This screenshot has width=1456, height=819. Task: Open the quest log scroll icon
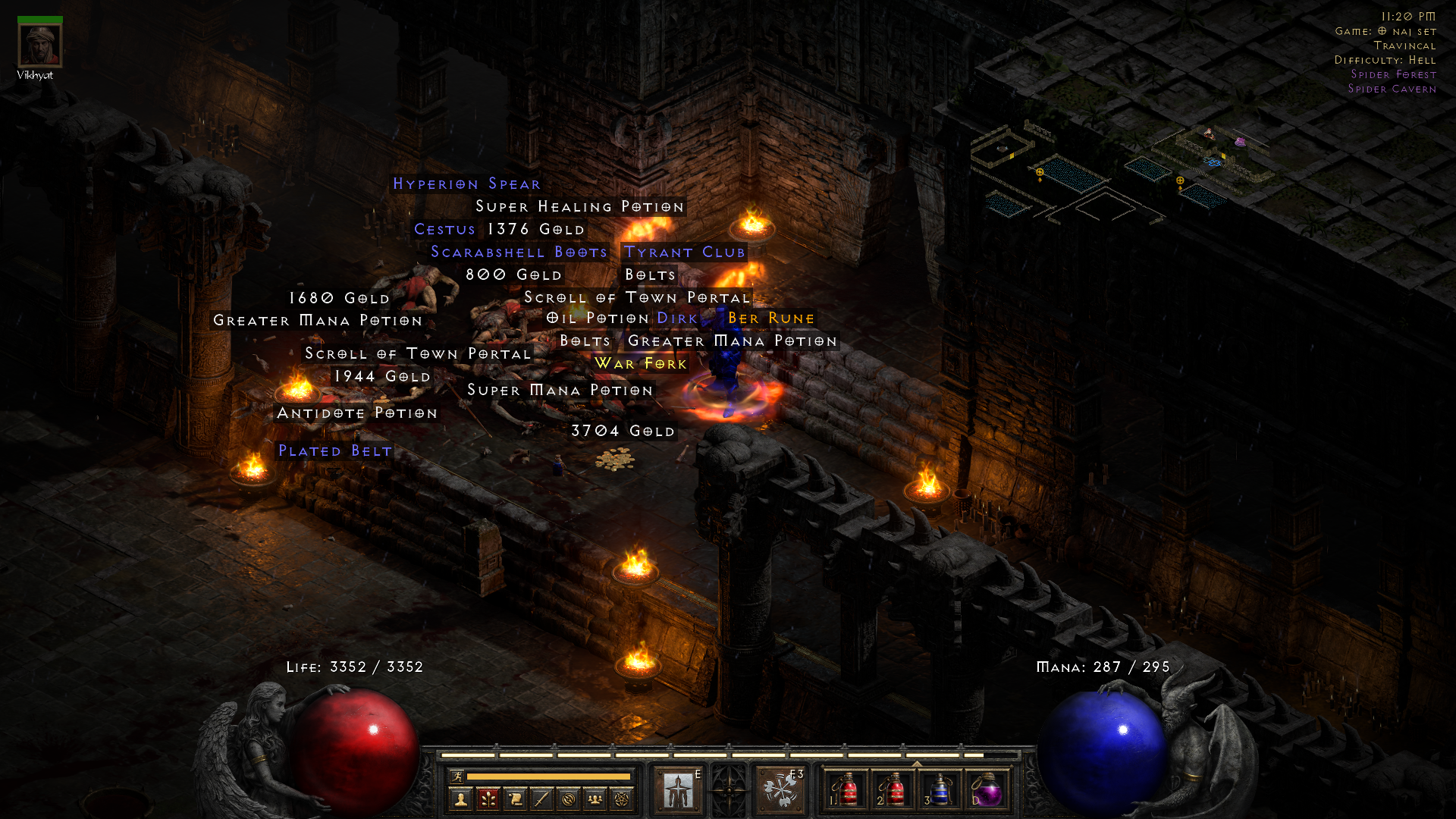[x=518, y=799]
